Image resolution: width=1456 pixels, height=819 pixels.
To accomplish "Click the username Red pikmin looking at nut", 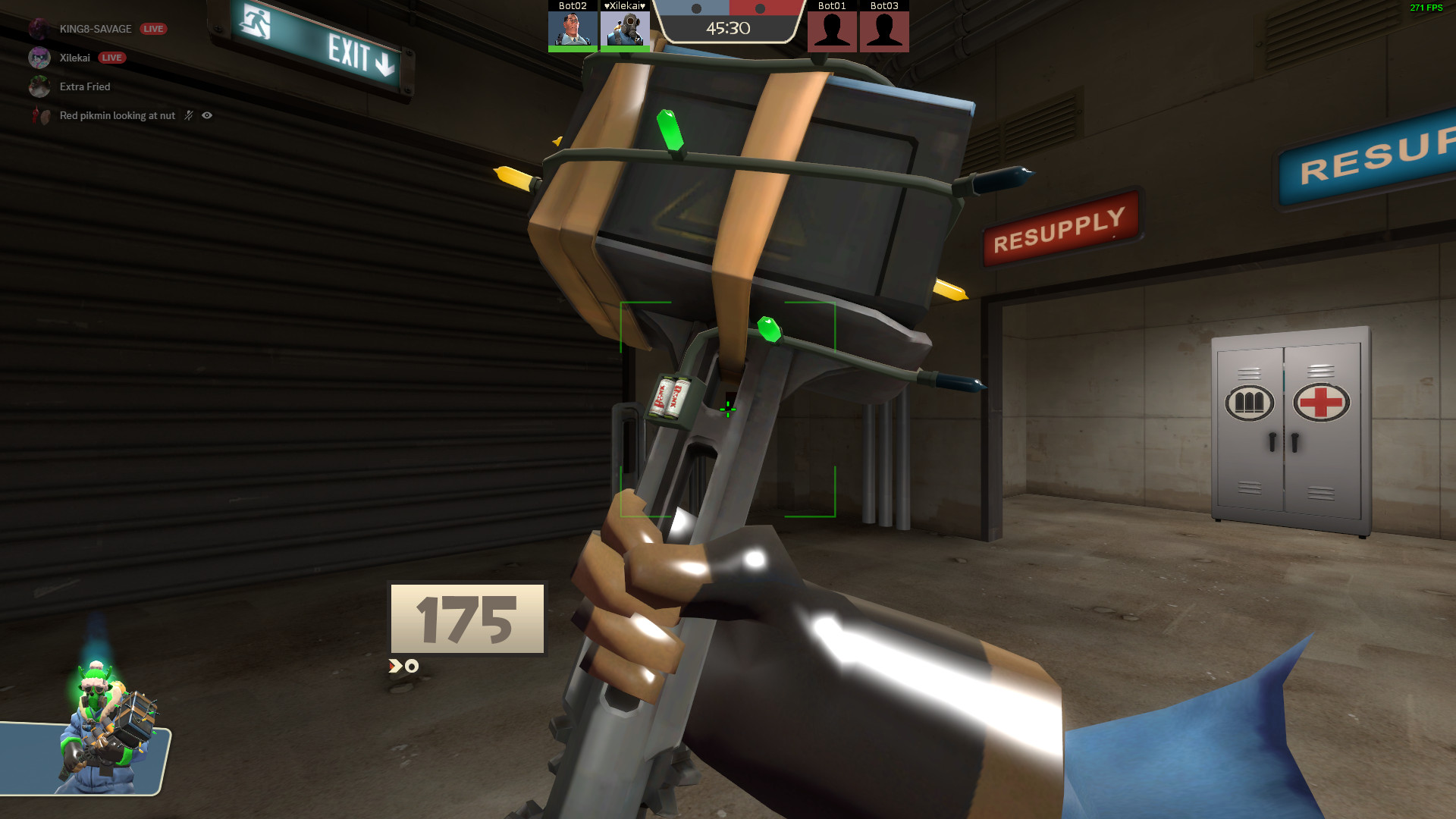I will (x=118, y=116).
